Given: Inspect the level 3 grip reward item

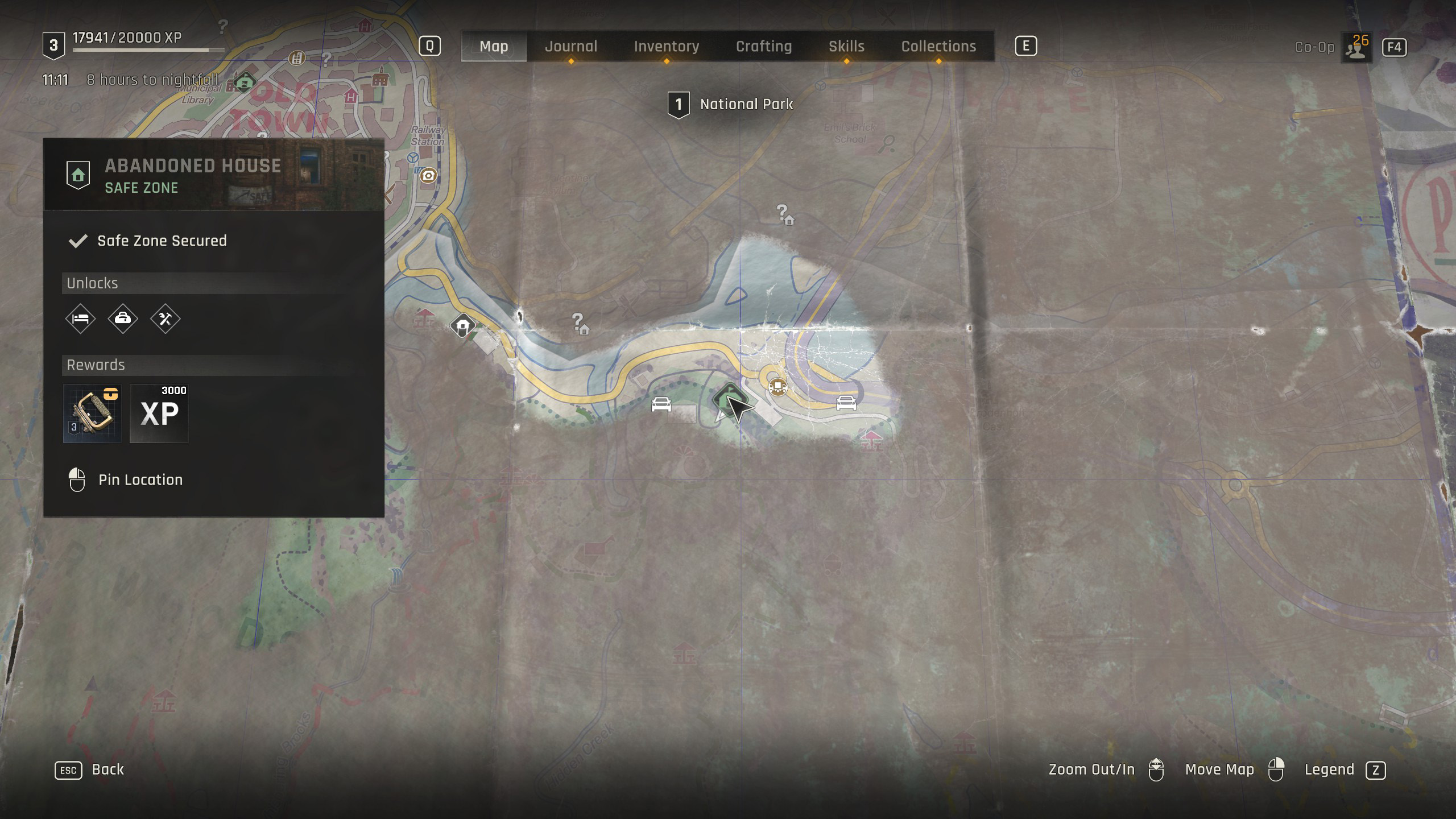Looking at the screenshot, I should click(92, 413).
